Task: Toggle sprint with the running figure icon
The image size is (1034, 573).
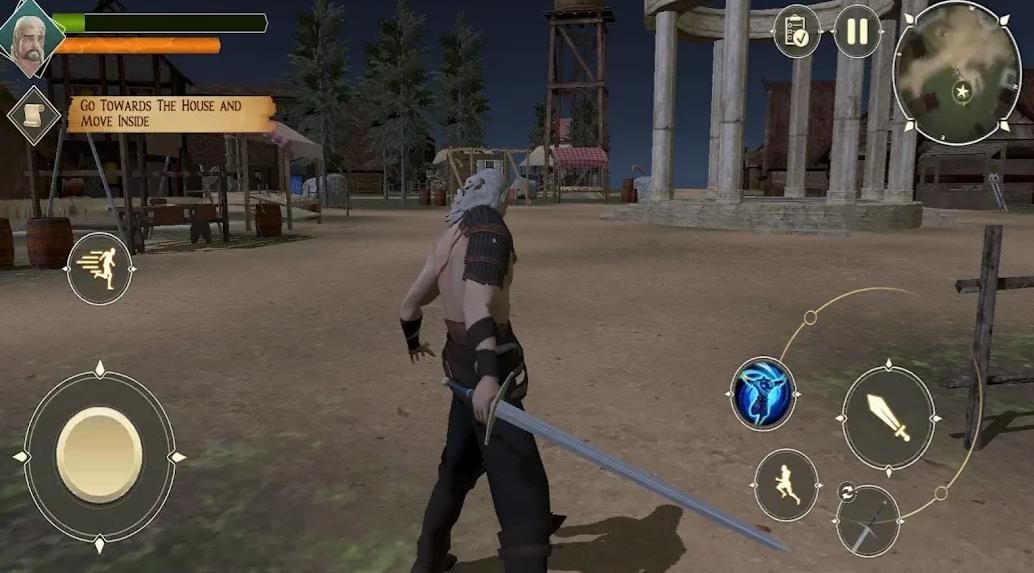Action: [99, 268]
